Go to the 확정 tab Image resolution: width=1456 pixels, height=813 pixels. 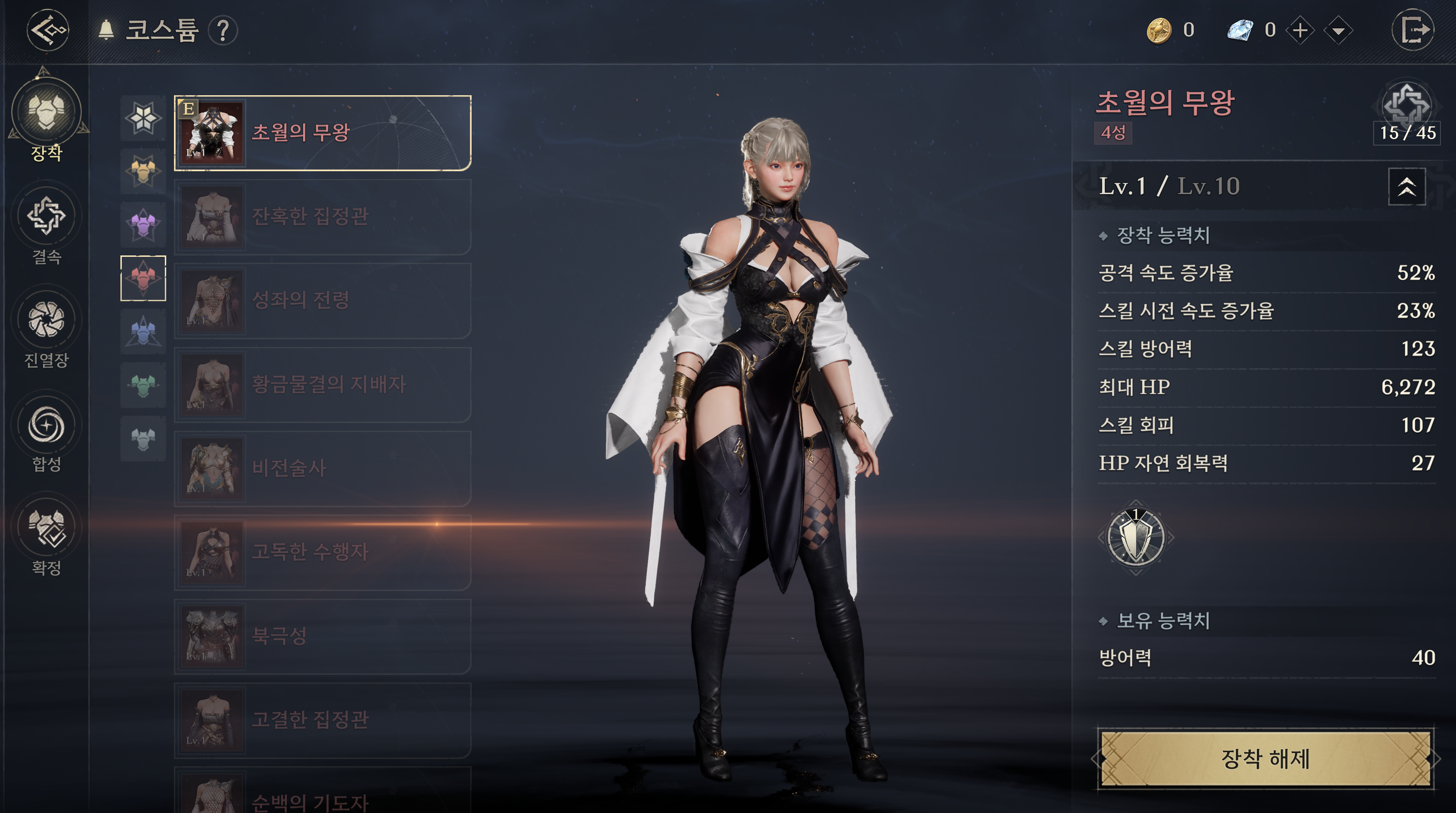[x=46, y=537]
